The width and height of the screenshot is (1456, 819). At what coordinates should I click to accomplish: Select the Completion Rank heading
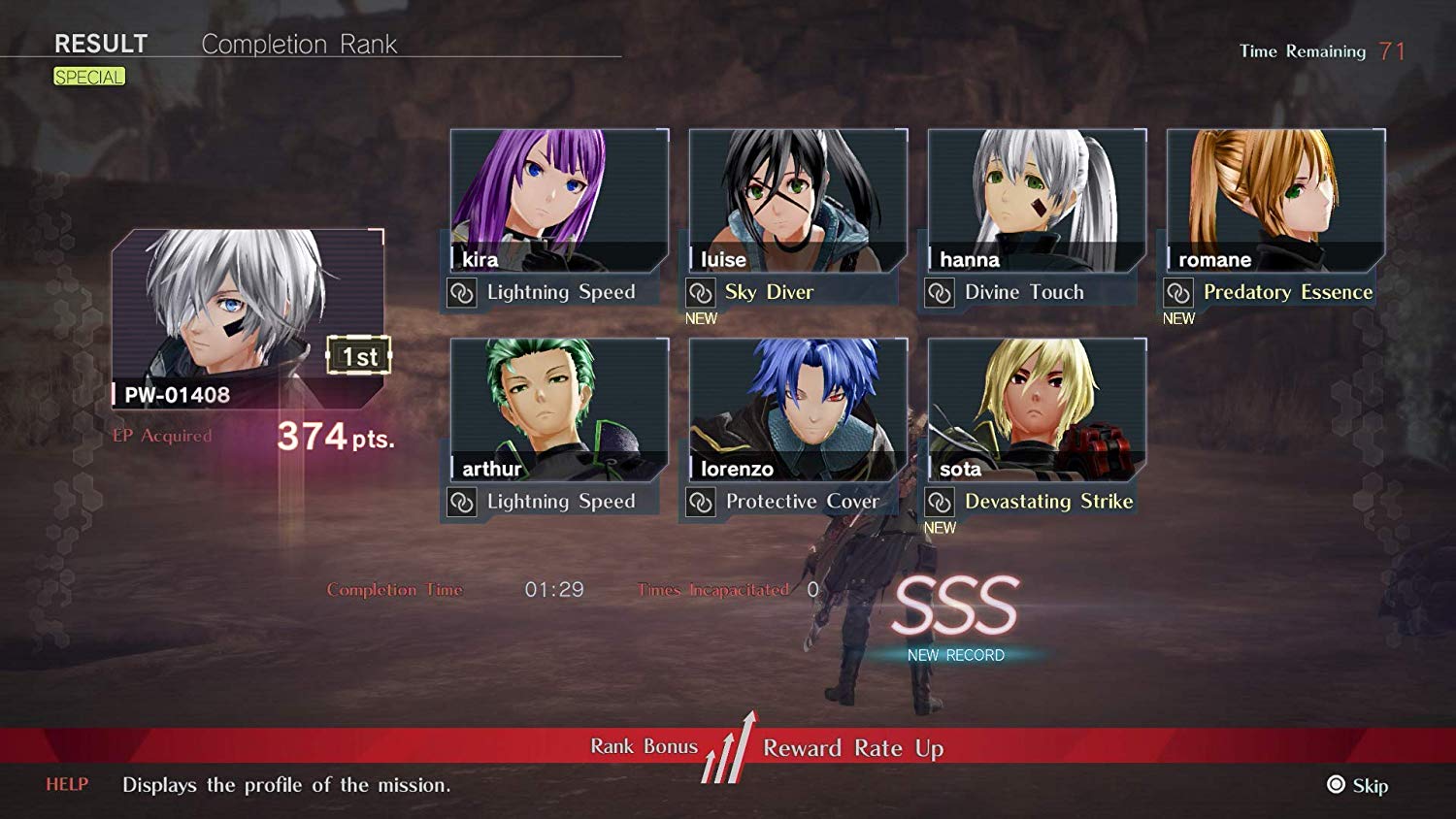299,44
